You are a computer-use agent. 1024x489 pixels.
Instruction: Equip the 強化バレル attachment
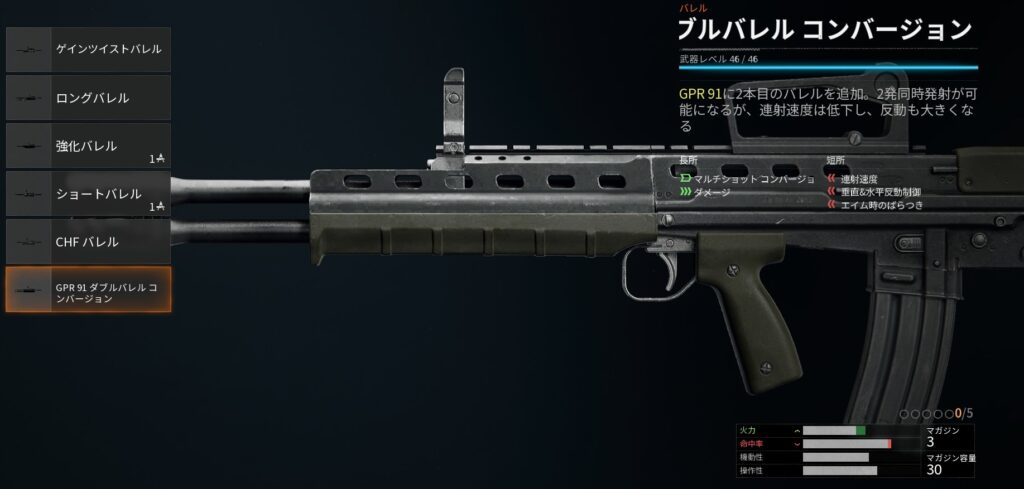88,146
